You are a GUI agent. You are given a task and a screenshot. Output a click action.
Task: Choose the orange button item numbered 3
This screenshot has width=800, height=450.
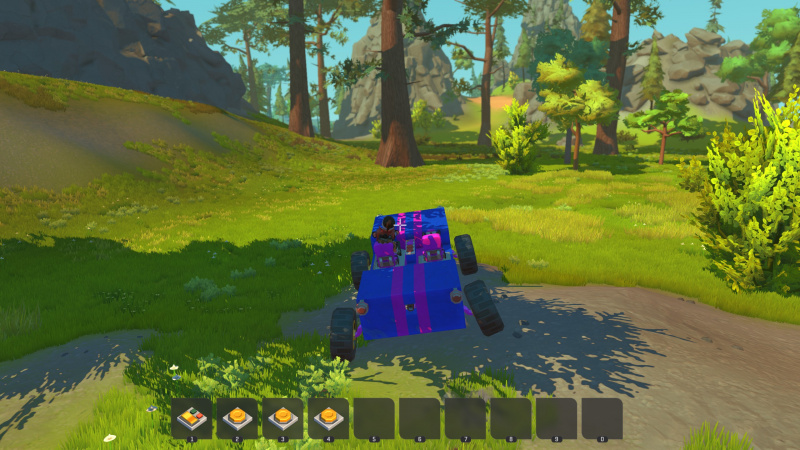pyautogui.click(x=283, y=417)
